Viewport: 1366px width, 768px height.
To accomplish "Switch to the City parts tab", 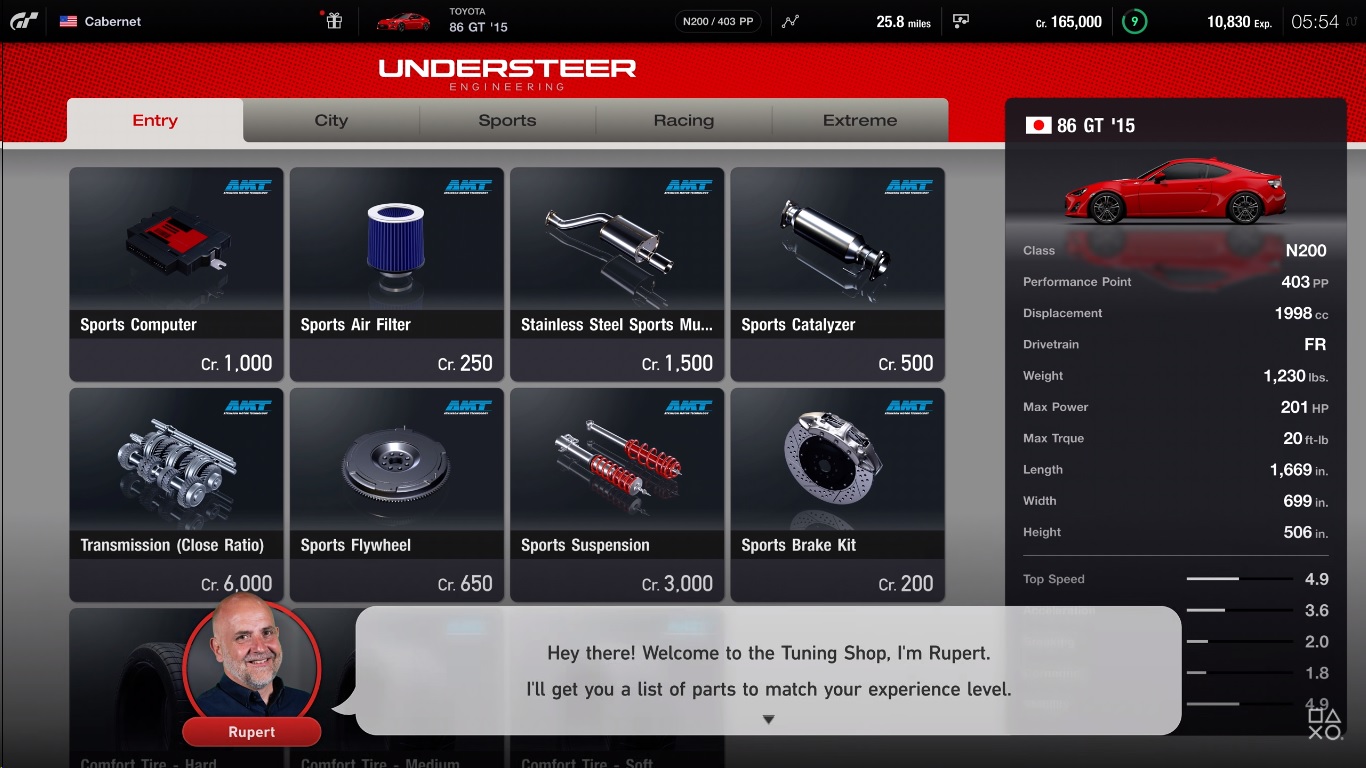I will pos(331,120).
